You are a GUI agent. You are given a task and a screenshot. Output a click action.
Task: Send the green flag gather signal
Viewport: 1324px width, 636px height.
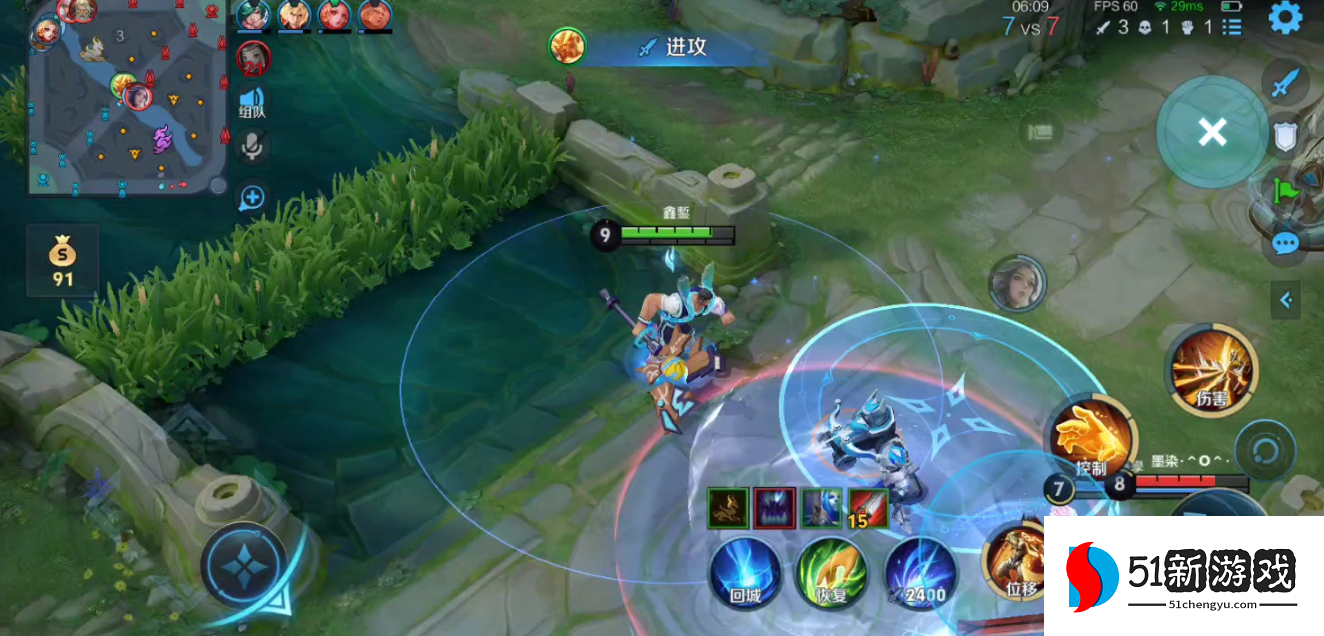1285,188
